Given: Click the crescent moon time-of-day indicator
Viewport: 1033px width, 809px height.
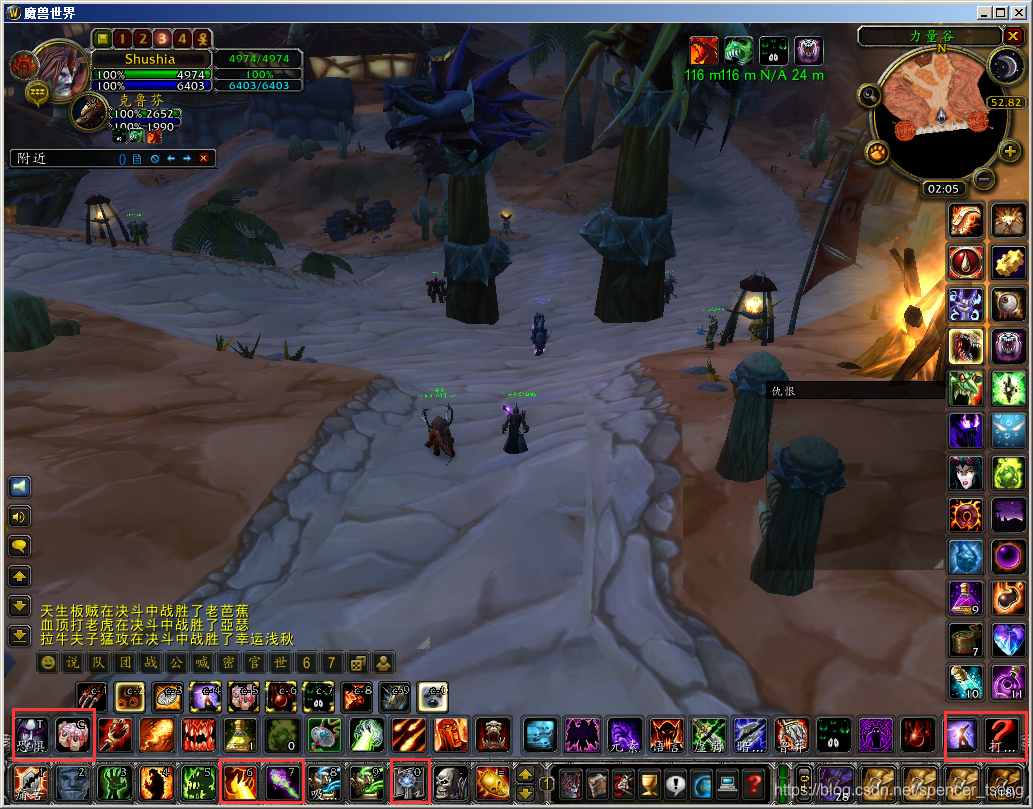Looking at the screenshot, I should point(1004,66).
